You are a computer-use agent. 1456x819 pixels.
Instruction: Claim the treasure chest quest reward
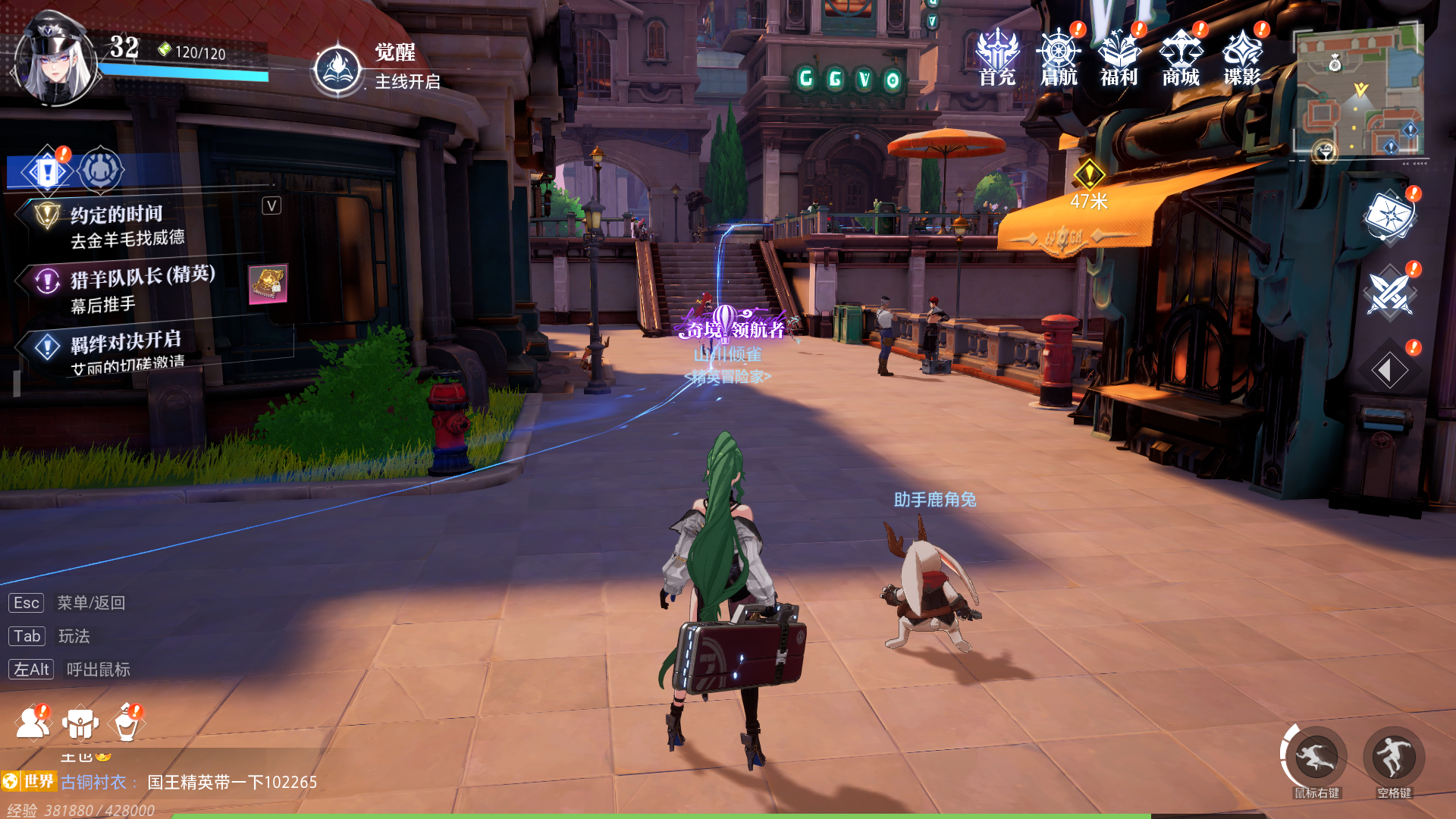[x=268, y=284]
